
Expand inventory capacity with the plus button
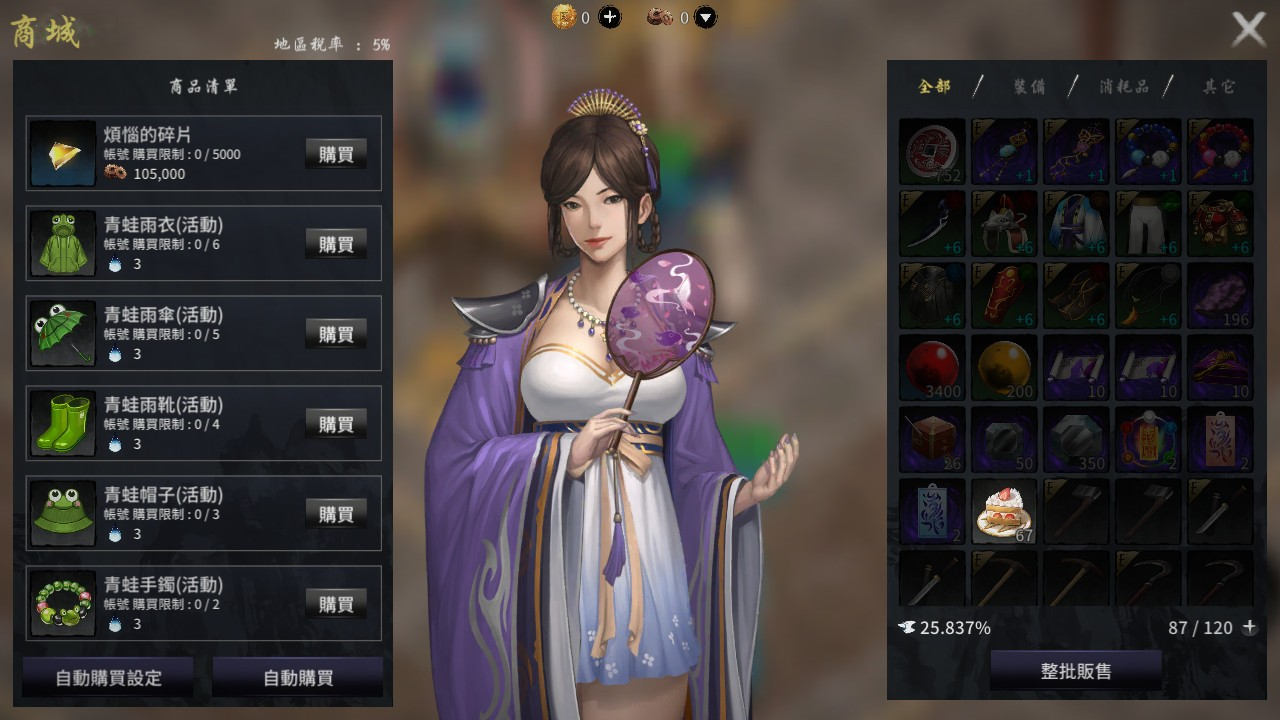pyautogui.click(x=1249, y=627)
